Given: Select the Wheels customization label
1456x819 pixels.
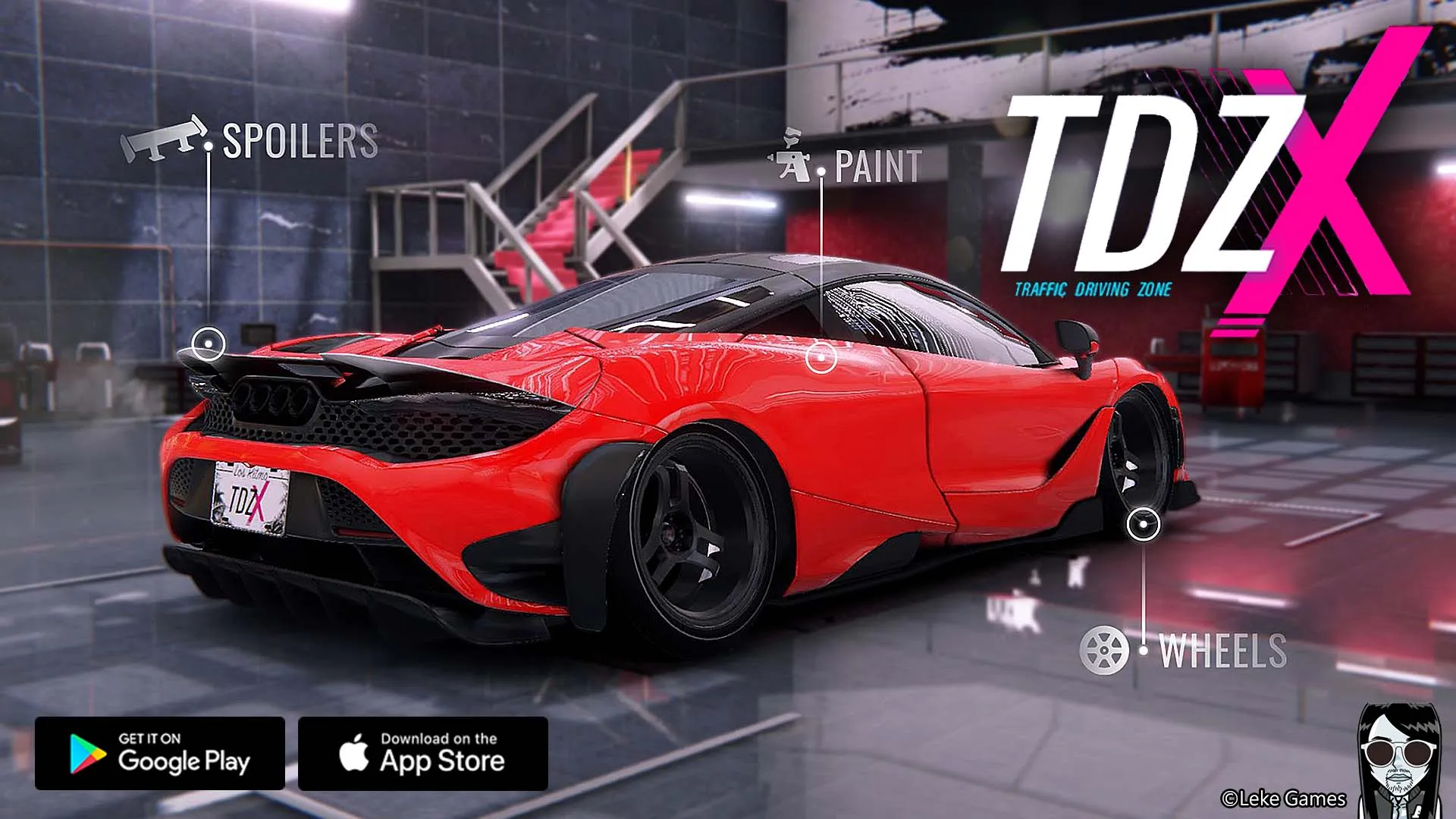Looking at the screenshot, I should coord(1222,651).
